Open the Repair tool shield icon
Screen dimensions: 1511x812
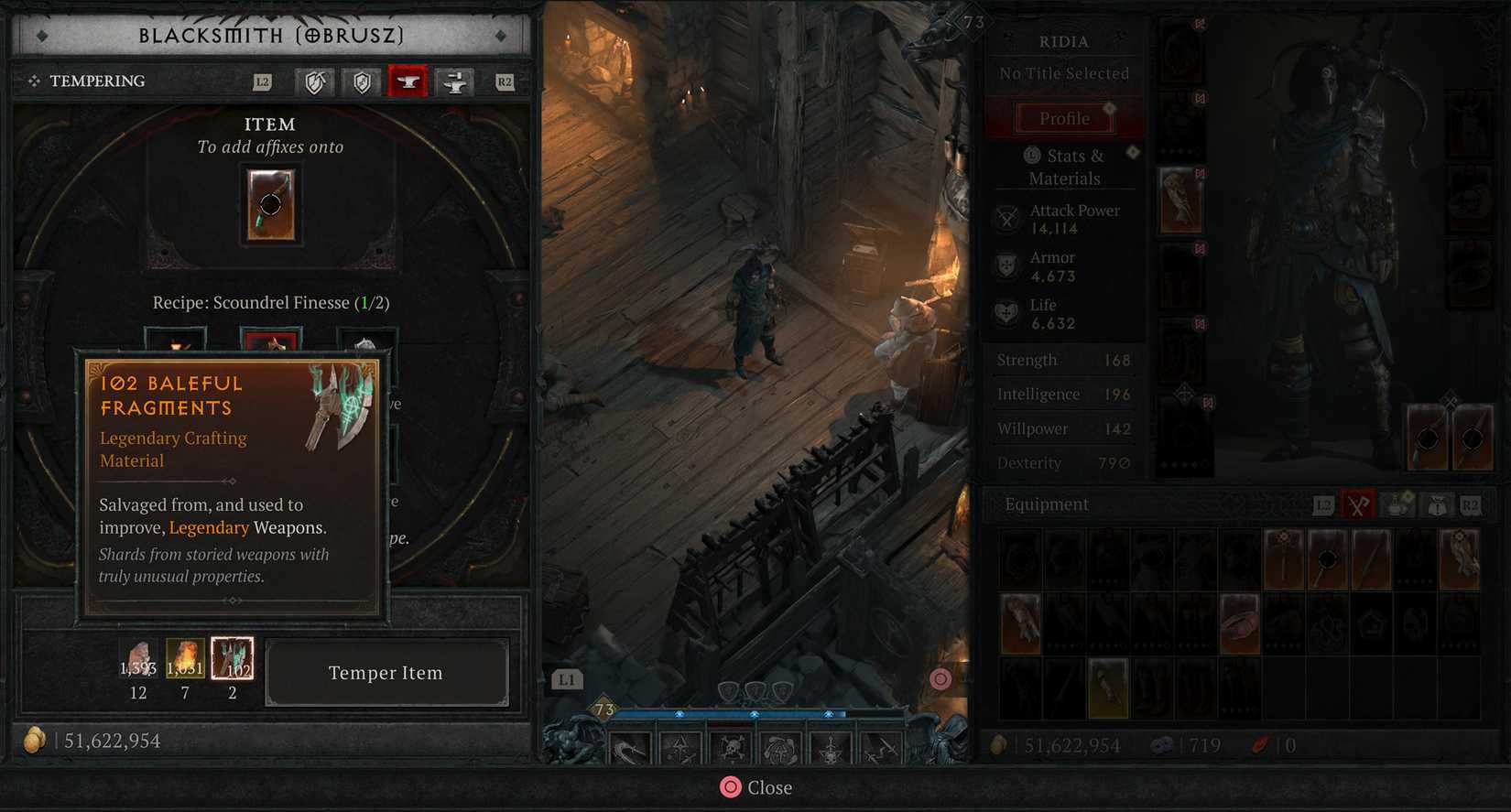(315, 81)
